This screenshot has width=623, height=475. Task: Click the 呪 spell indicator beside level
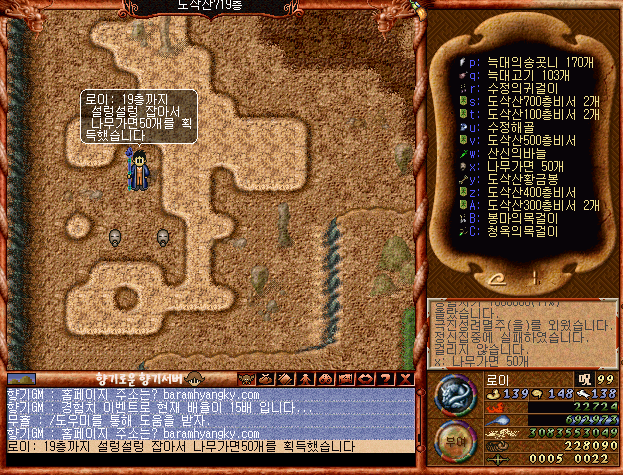tap(583, 379)
